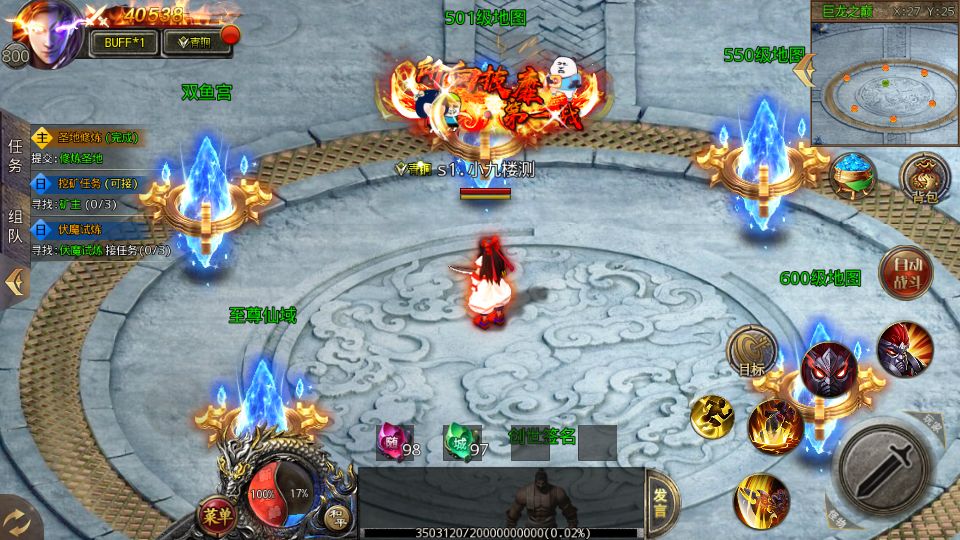Open the 背包 bag inventory
This screenshot has height=540, width=960.
[924, 179]
